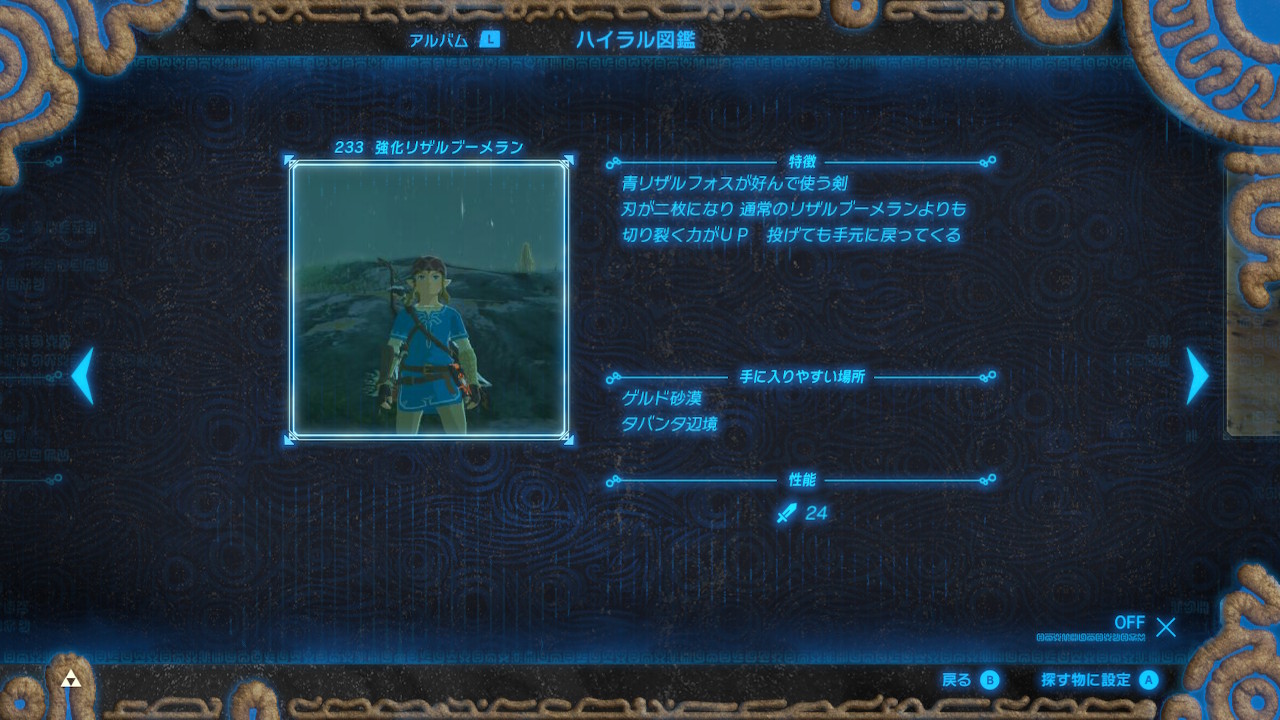Expand the 性能 section header
The width and height of the screenshot is (1280, 720).
803,481
